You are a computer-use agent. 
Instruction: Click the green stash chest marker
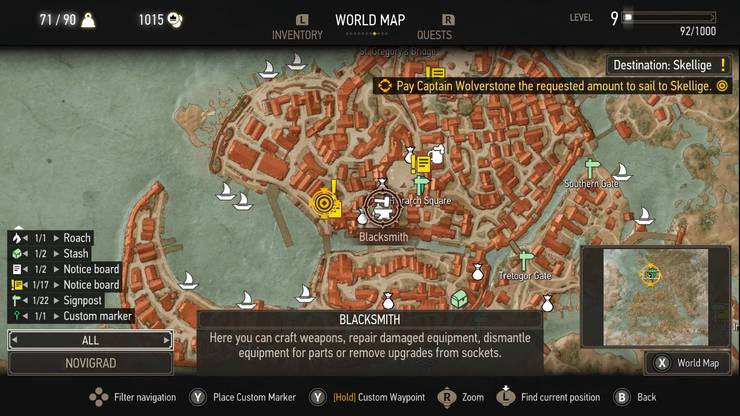[459, 298]
